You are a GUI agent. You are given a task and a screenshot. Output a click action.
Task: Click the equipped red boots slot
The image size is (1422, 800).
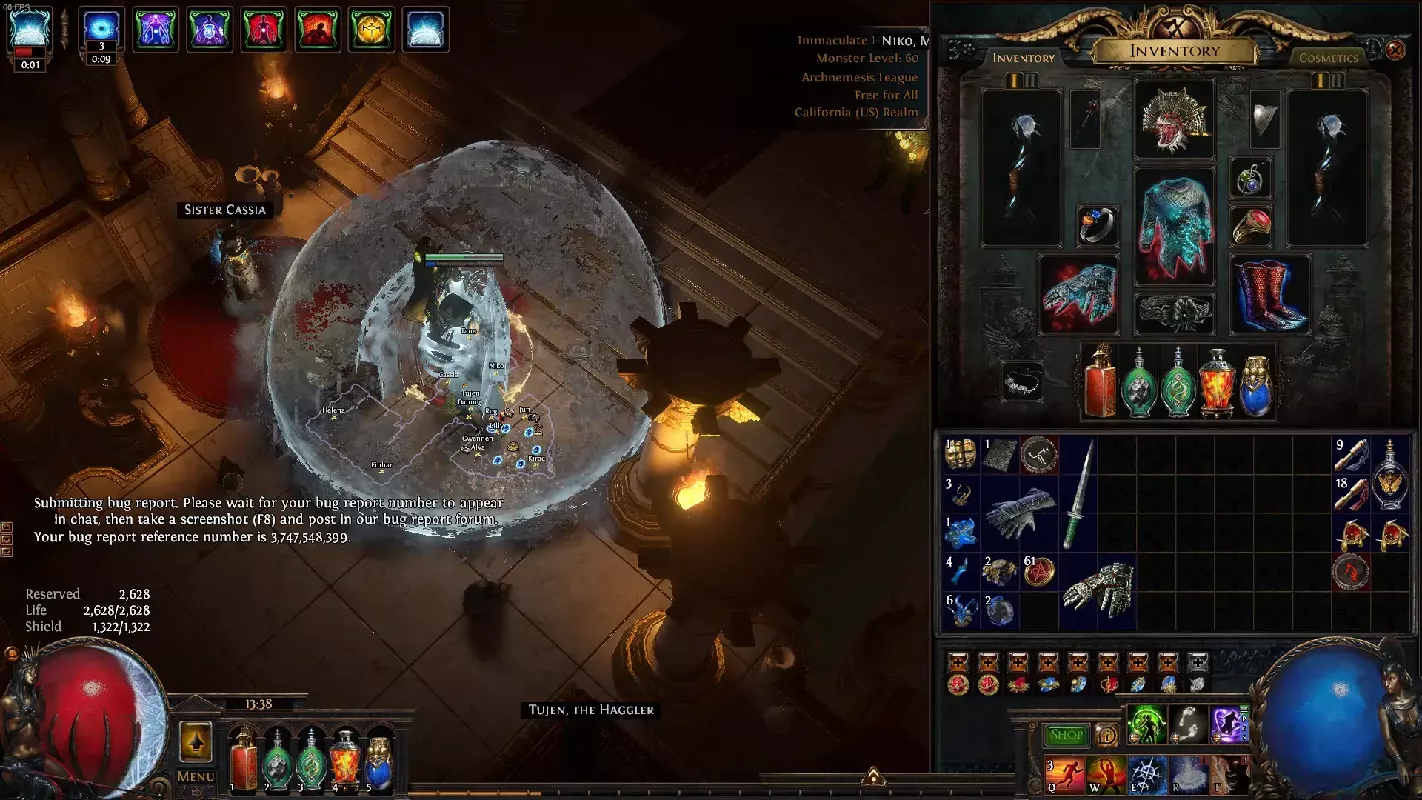point(1269,294)
